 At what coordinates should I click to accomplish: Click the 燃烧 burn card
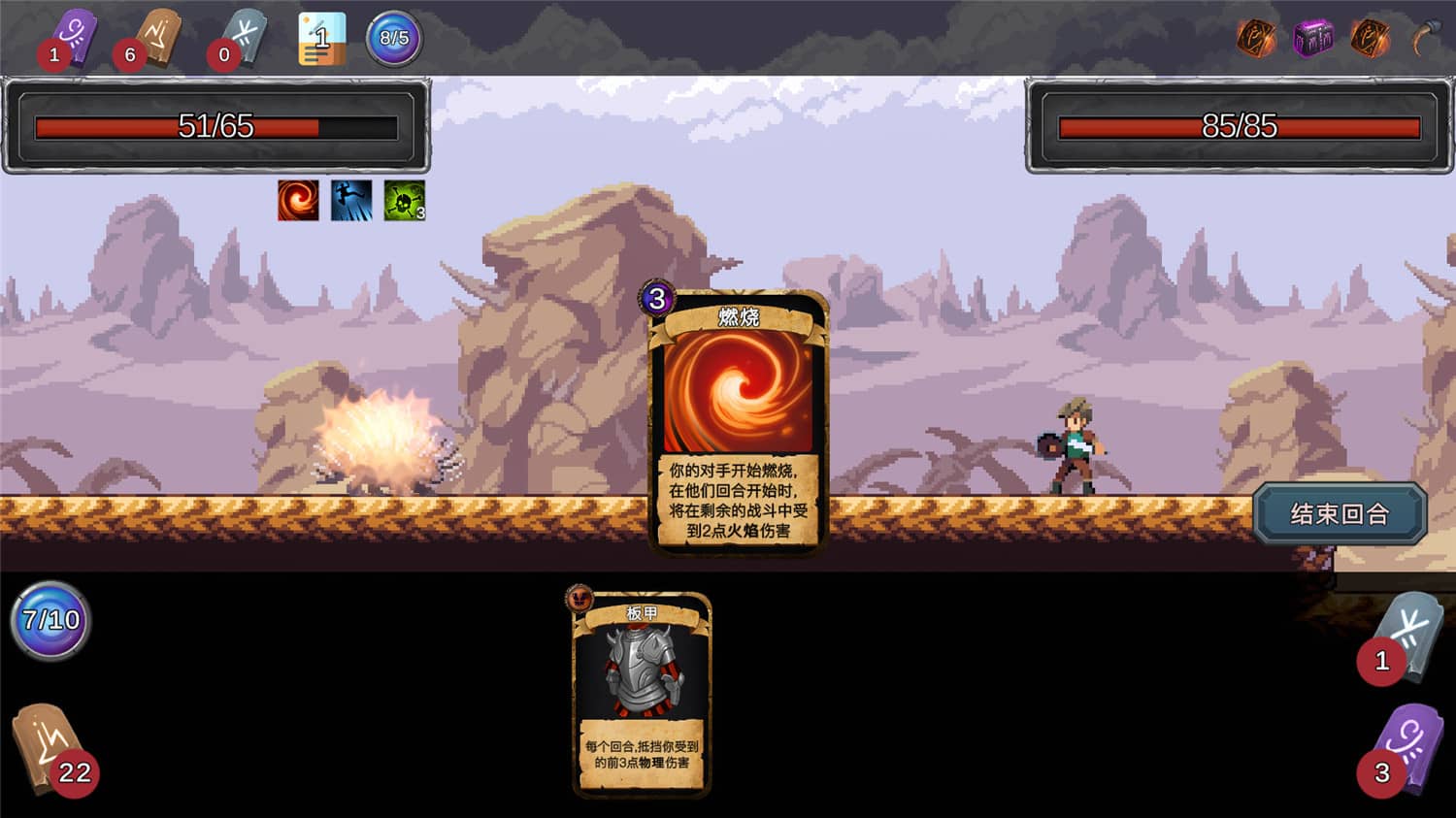click(x=738, y=422)
